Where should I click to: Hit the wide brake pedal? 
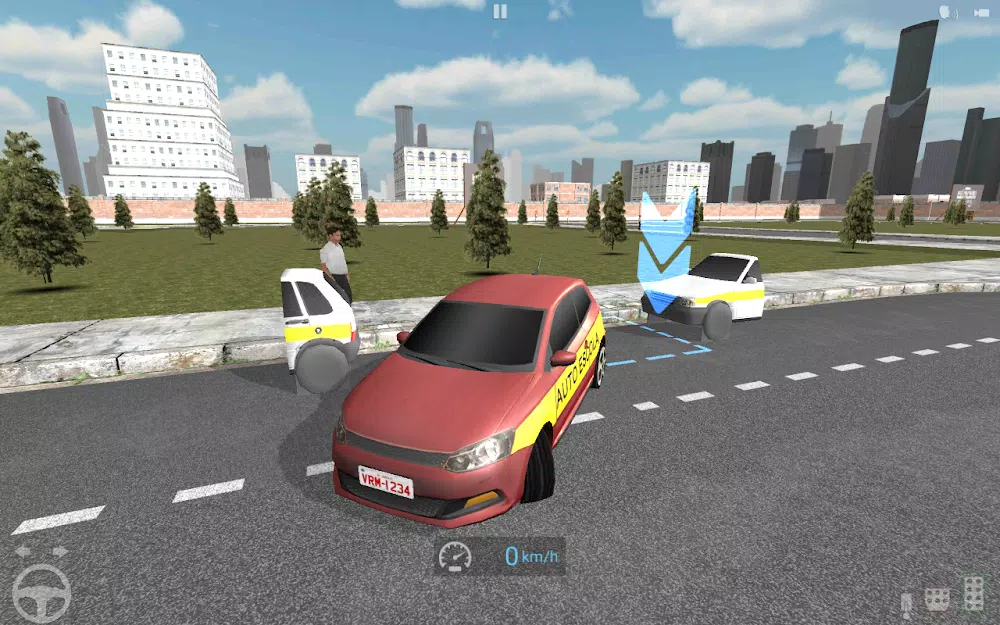(938, 599)
